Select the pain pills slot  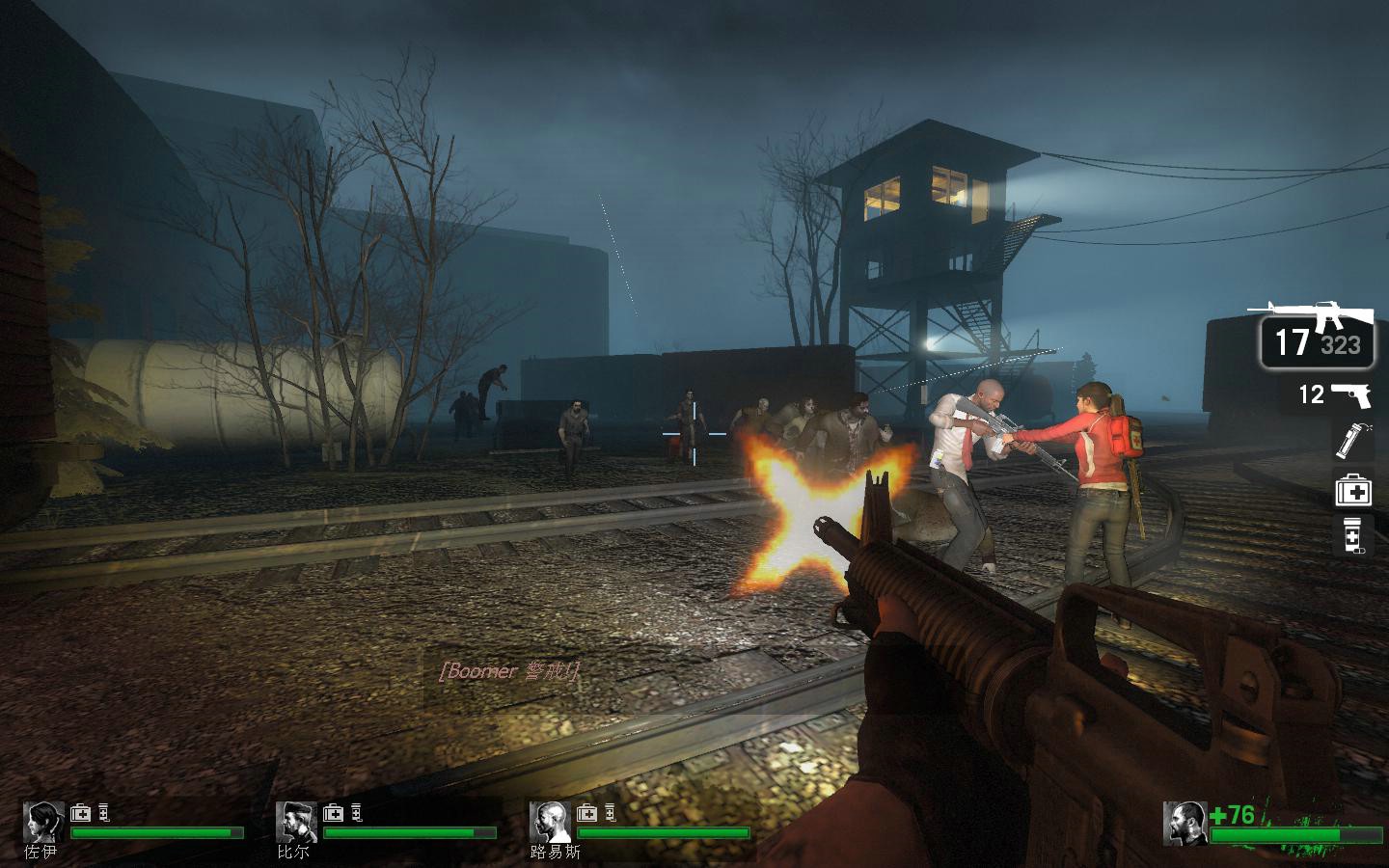pos(1352,535)
